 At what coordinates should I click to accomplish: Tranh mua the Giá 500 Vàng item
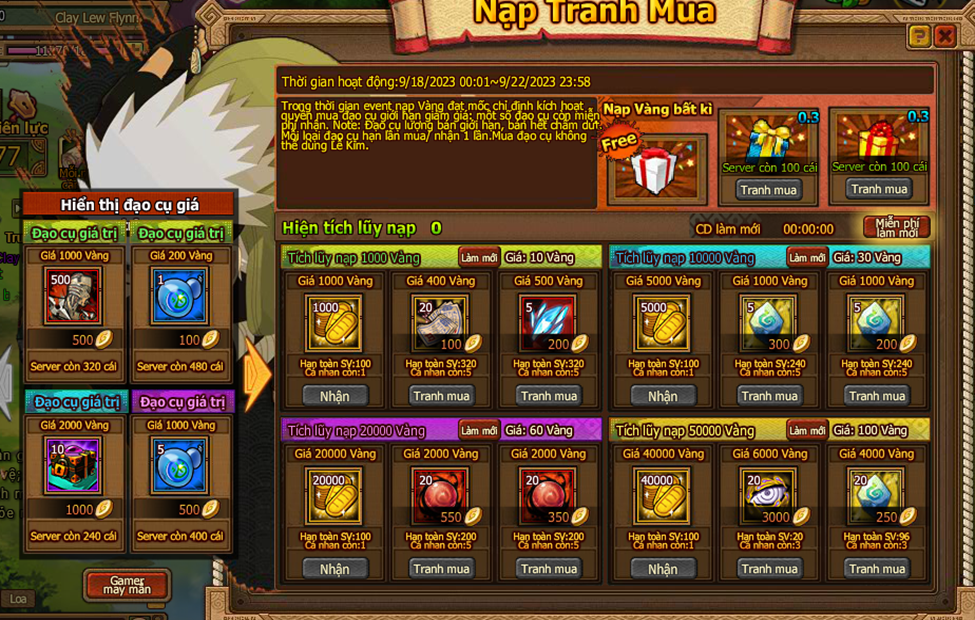tap(548, 396)
